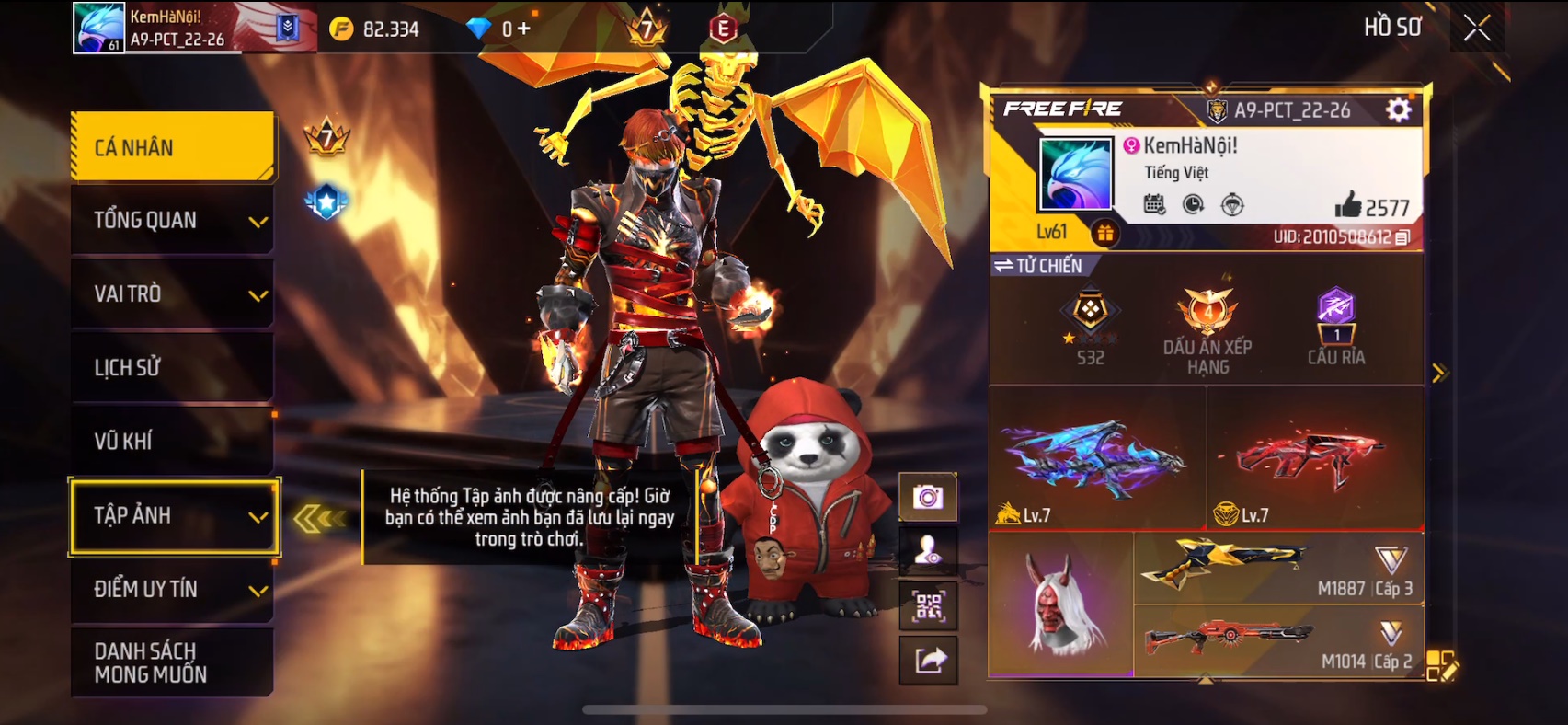This screenshot has height=725, width=1568.
Task: Close the Hồ Sơ profile screen
Action: (1477, 29)
